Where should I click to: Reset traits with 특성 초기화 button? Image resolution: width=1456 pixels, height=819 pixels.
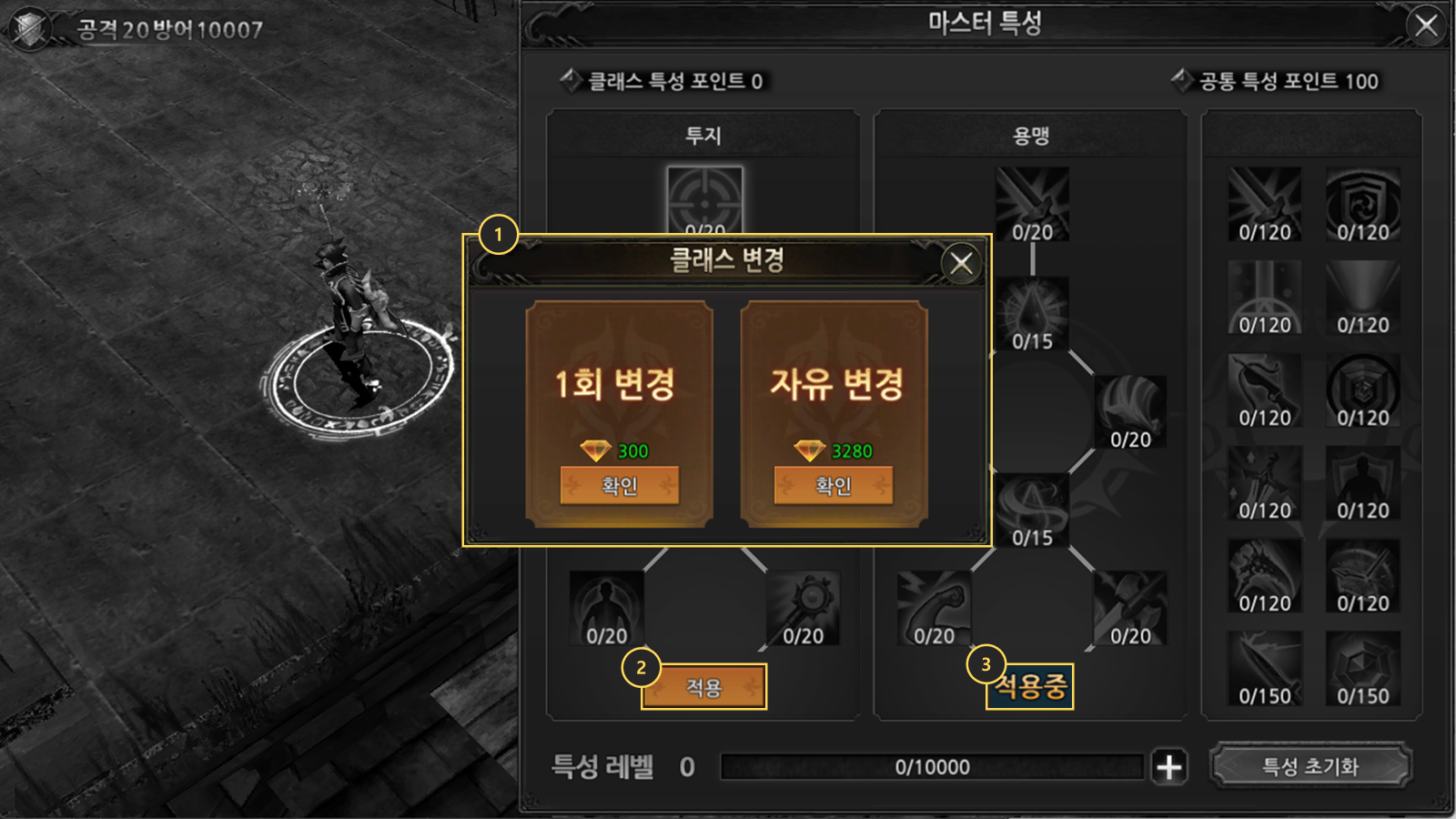tap(1309, 766)
